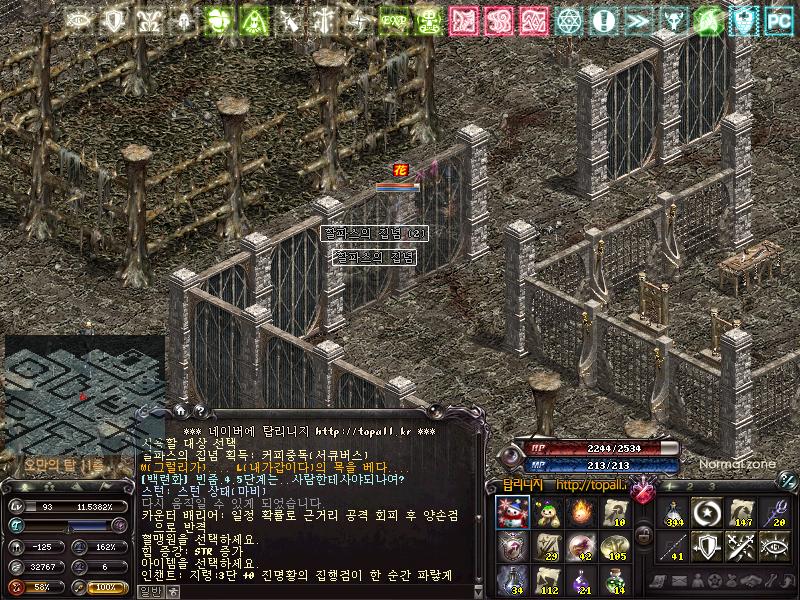Click the home button above the chat

pyautogui.click(x=180, y=409)
